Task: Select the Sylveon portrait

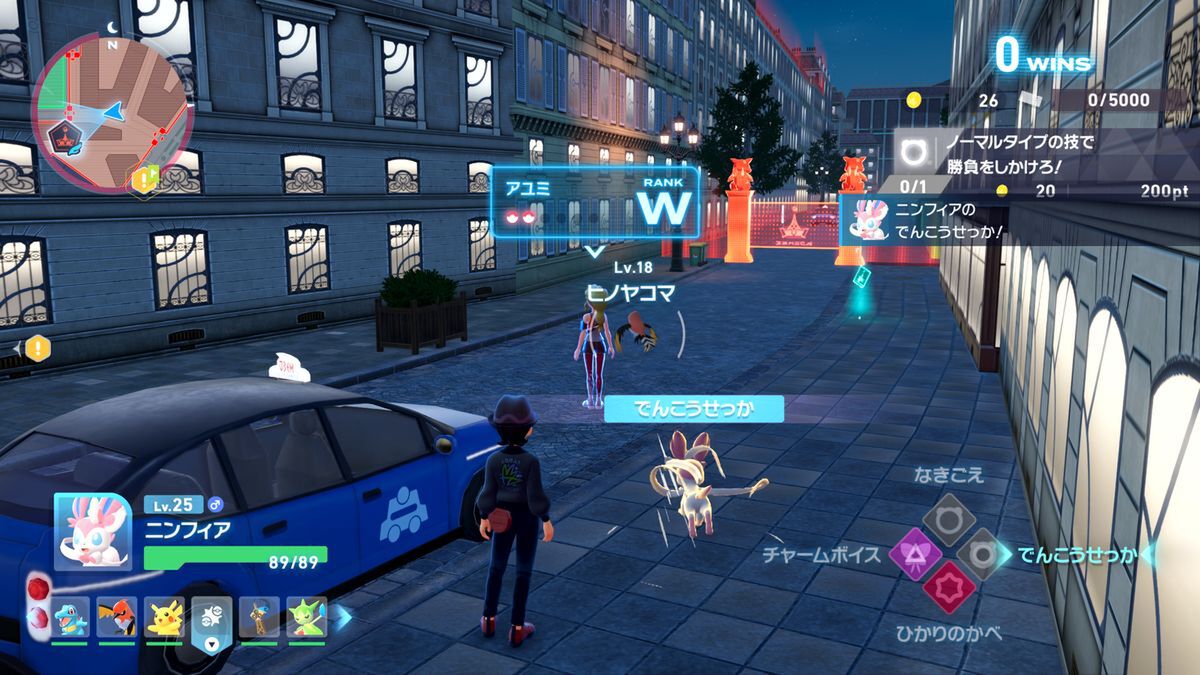Action: (92, 531)
